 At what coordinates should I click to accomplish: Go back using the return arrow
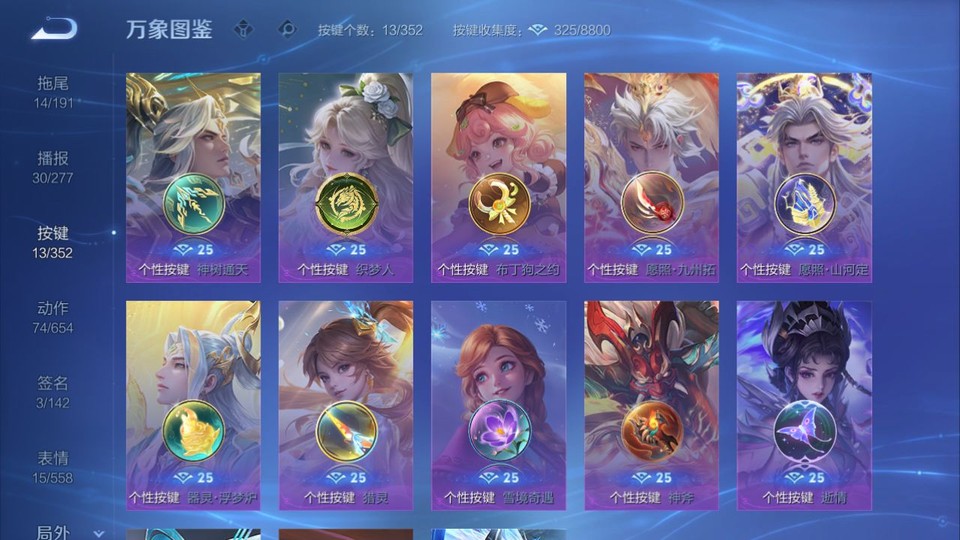(54, 29)
